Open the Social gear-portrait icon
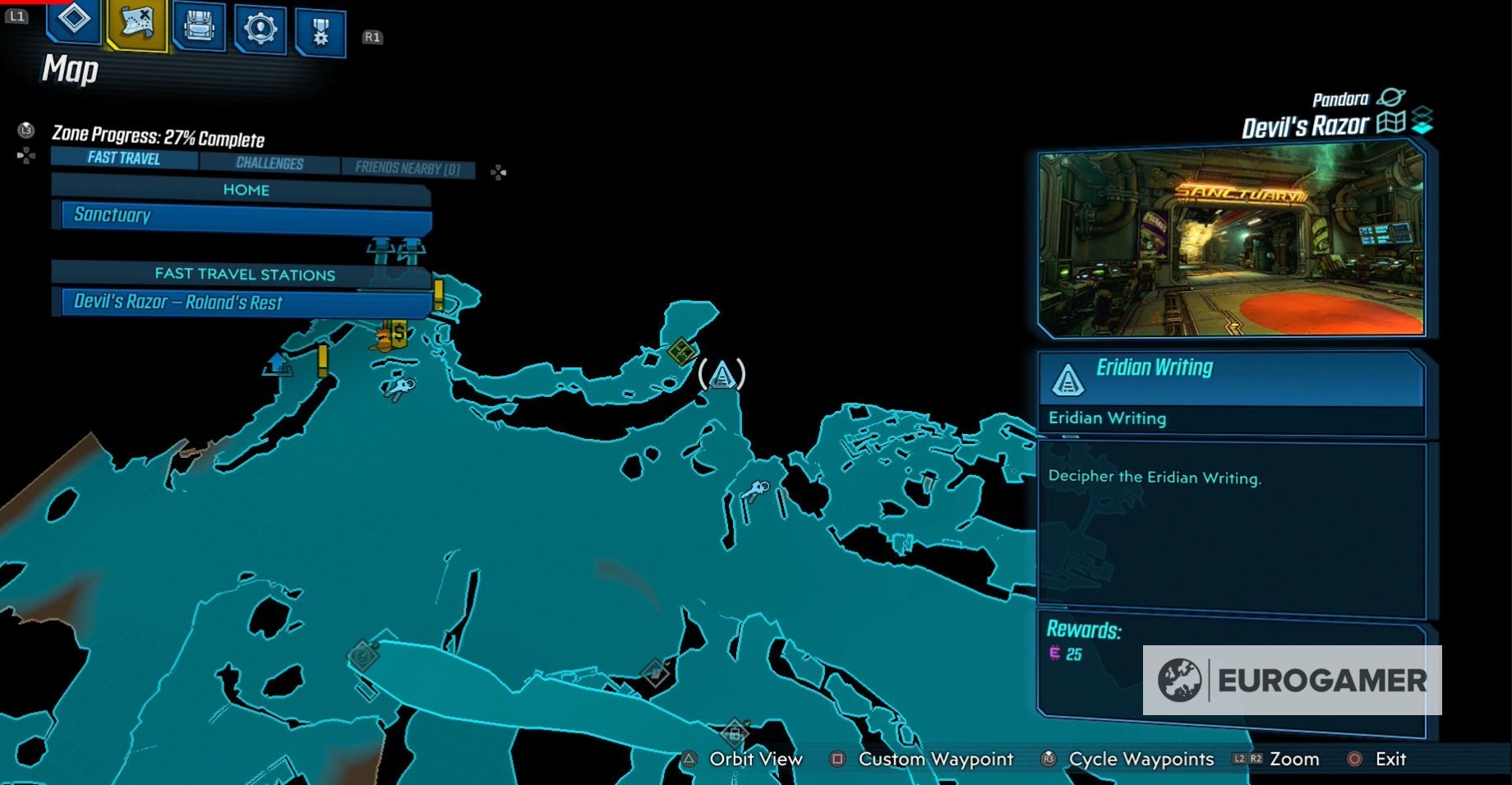Screen dimensions: 1512x785 259,25
